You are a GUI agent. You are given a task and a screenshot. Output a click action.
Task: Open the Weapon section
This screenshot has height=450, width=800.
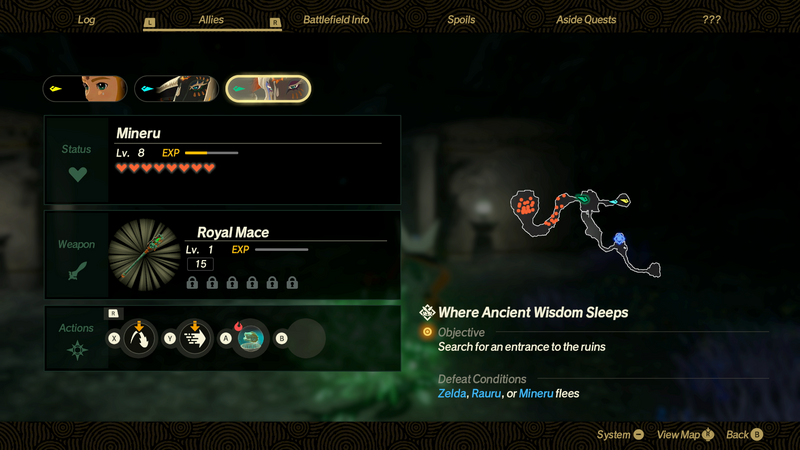point(77,255)
